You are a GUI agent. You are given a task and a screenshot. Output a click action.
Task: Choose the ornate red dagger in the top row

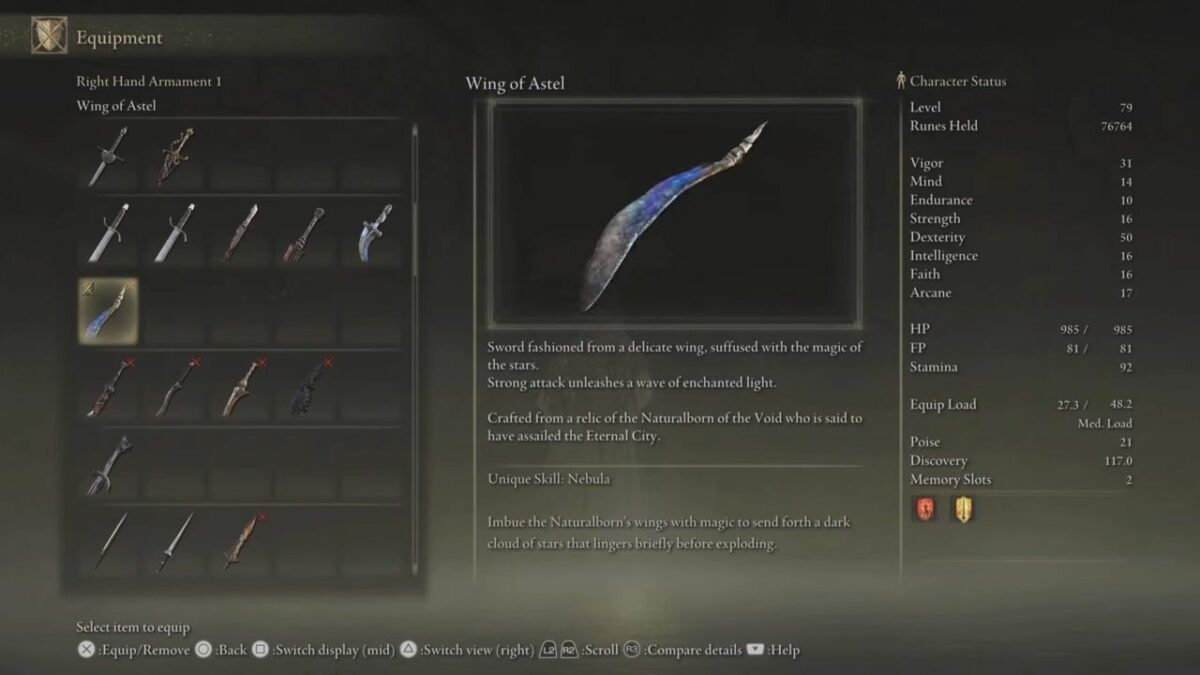(x=175, y=156)
